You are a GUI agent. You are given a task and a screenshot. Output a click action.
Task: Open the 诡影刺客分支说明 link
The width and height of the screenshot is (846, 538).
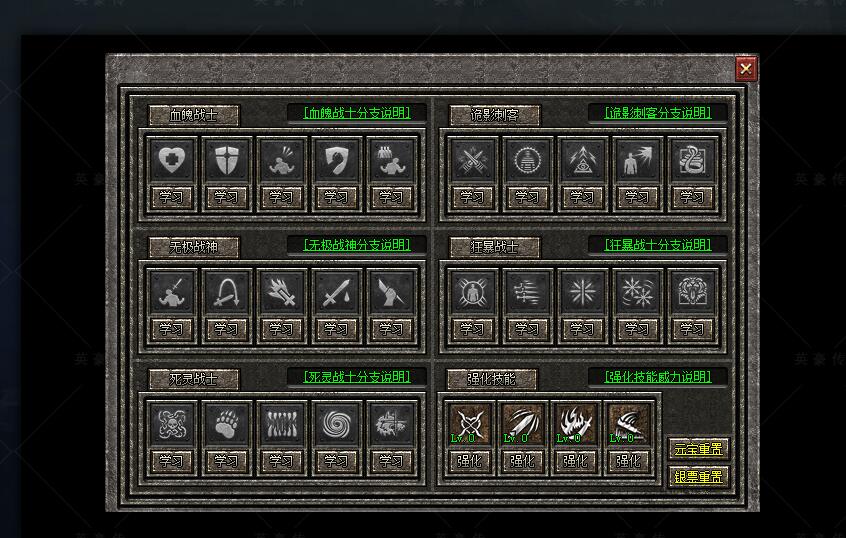[658, 113]
